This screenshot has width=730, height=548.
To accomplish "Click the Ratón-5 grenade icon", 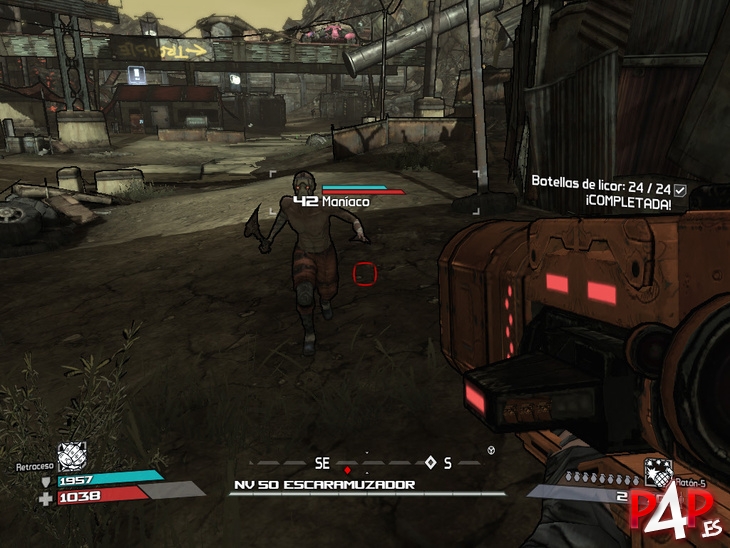I will (x=656, y=470).
